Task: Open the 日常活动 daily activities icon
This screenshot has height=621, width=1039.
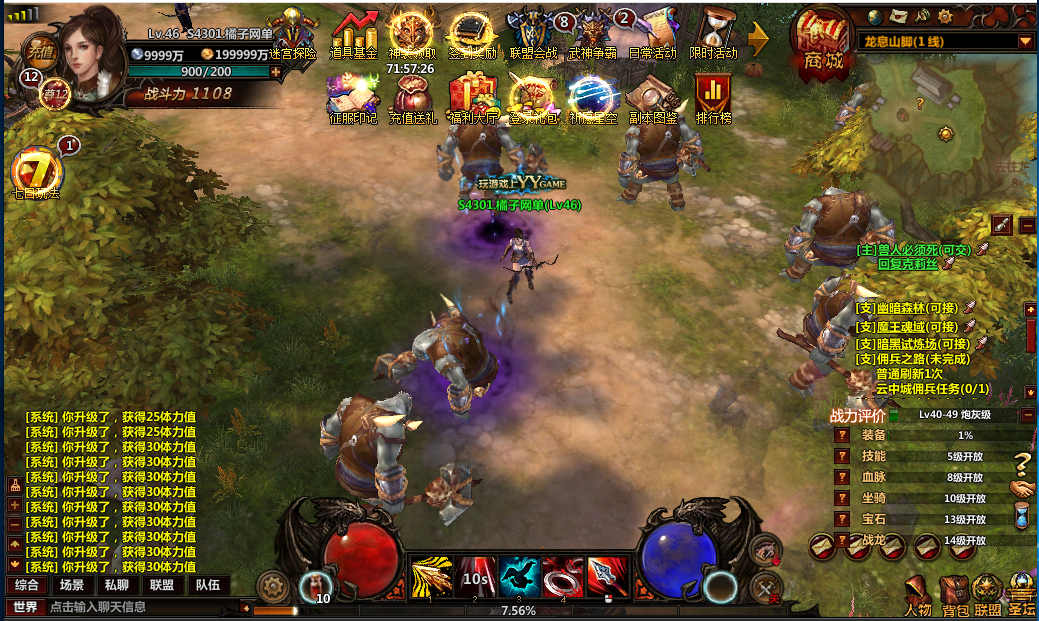Action: pos(652,36)
